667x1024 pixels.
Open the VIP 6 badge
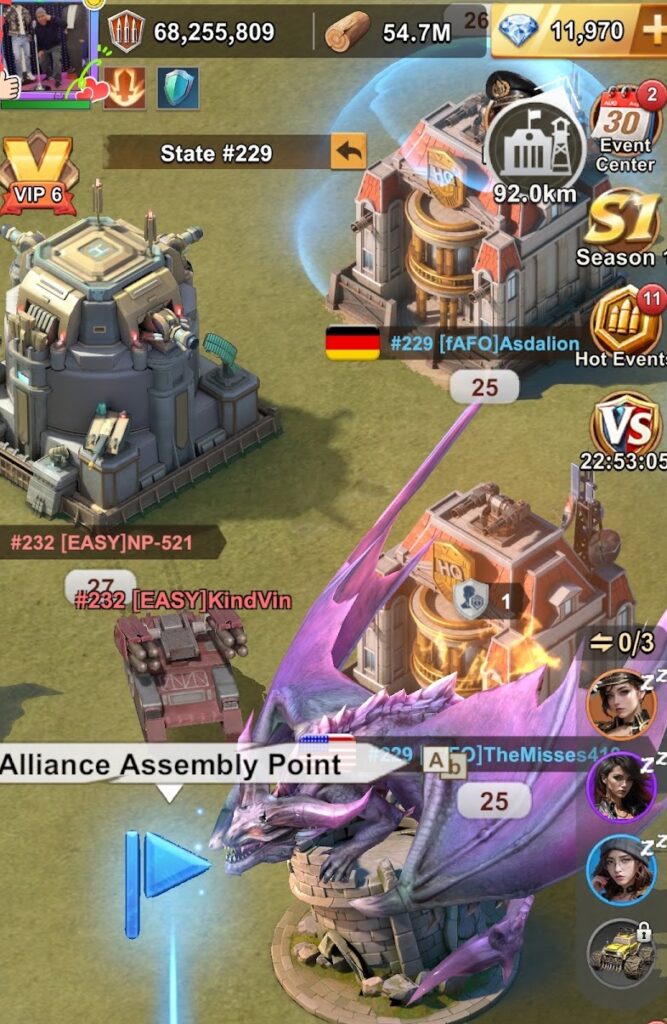[x=37, y=174]
